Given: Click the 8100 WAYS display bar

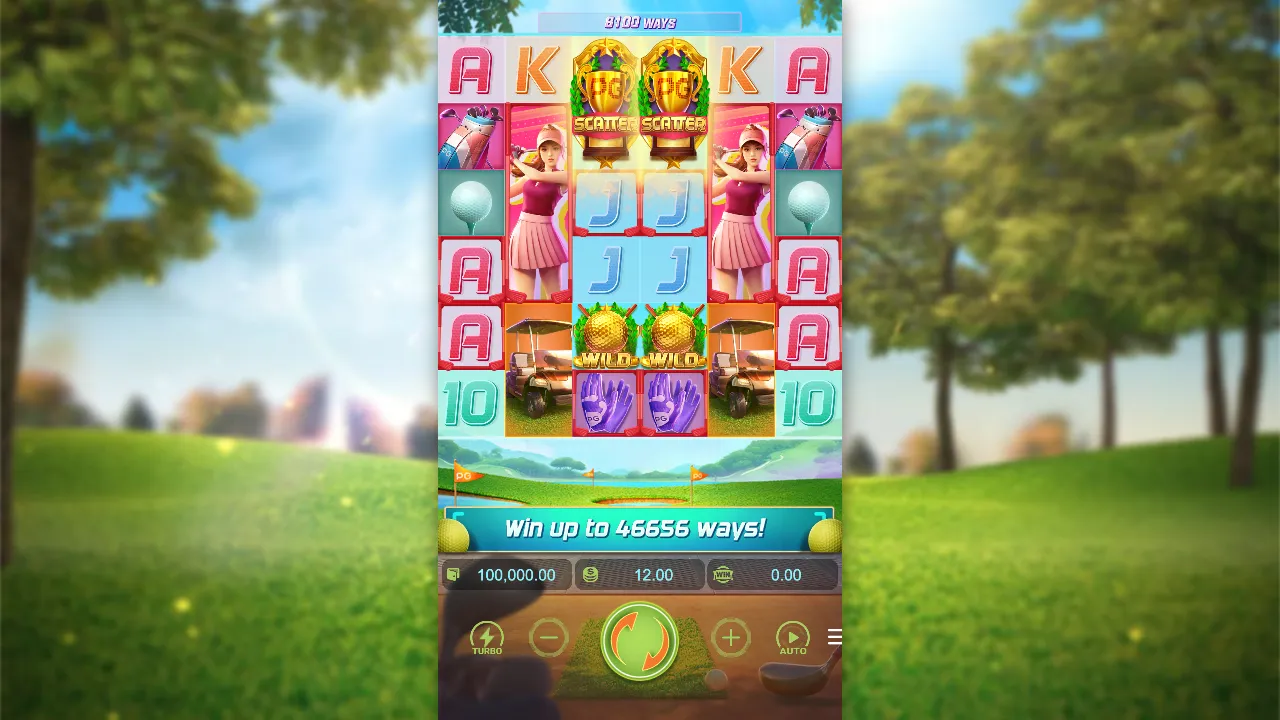Looking at the screenshot, I should click(x=639, y=21).
